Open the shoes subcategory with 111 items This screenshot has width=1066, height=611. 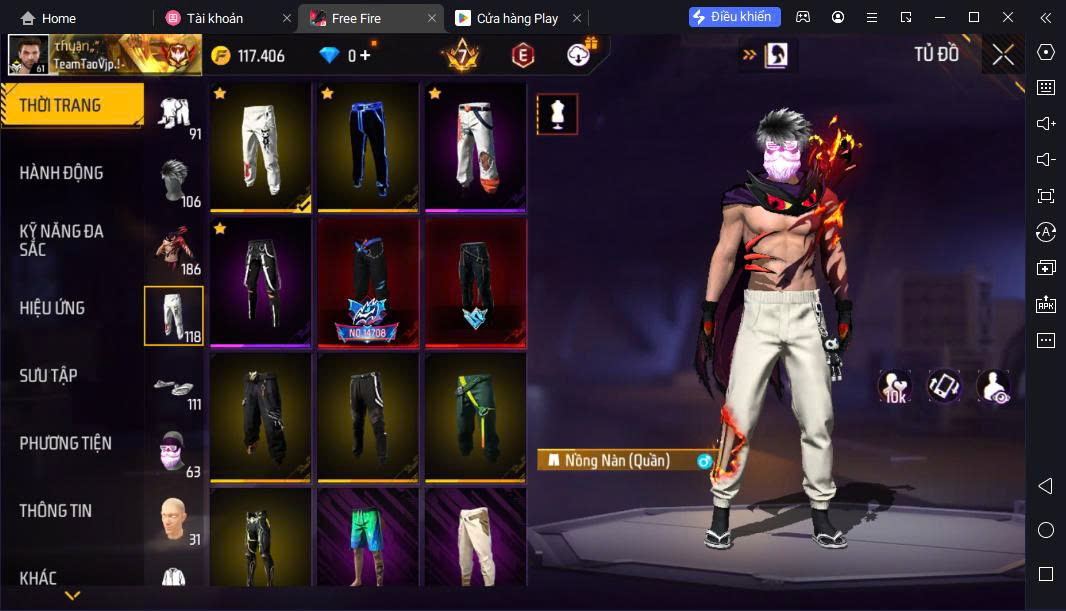coord(175,384)
